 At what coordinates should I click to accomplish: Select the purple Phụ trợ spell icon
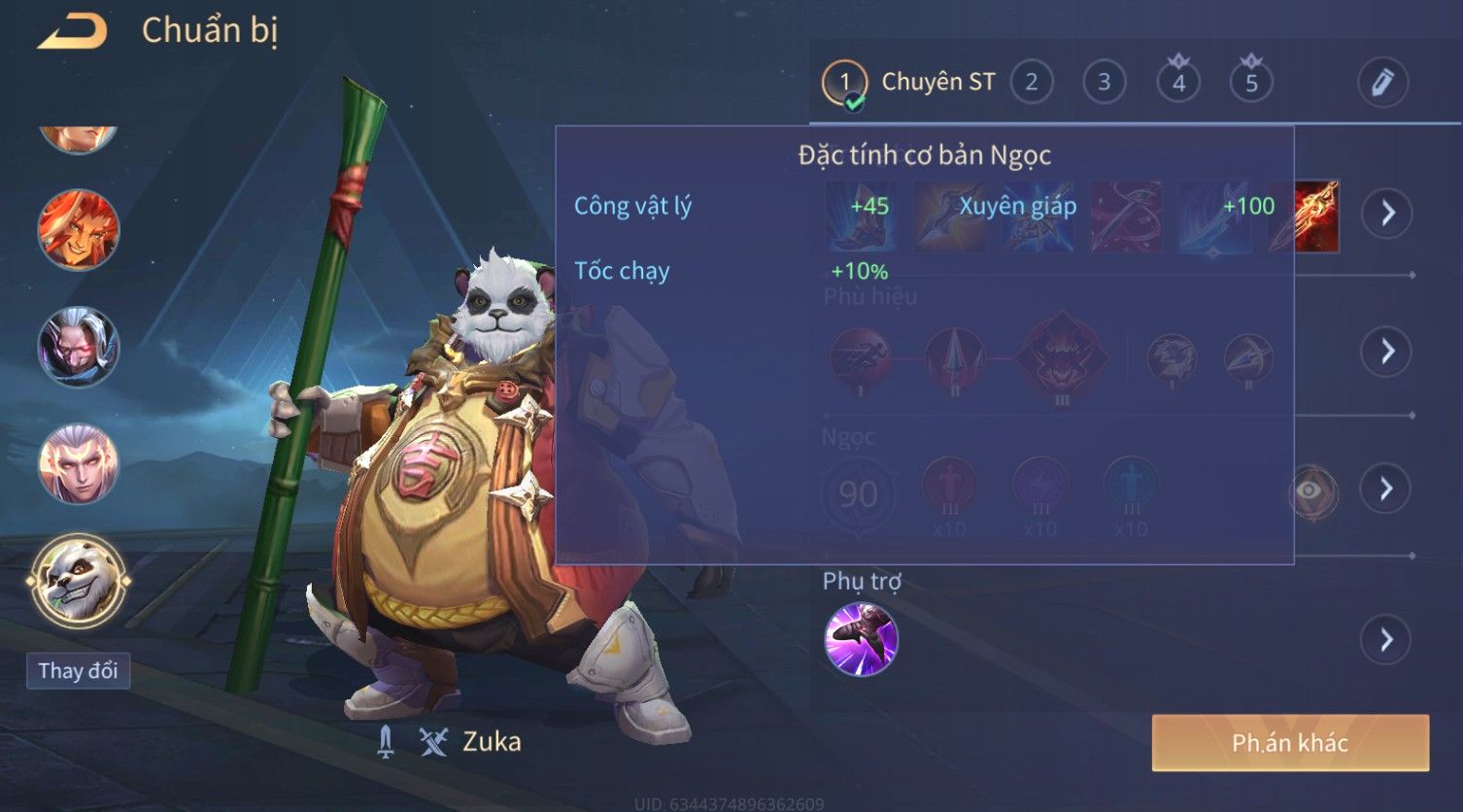[x=861, y=639]
